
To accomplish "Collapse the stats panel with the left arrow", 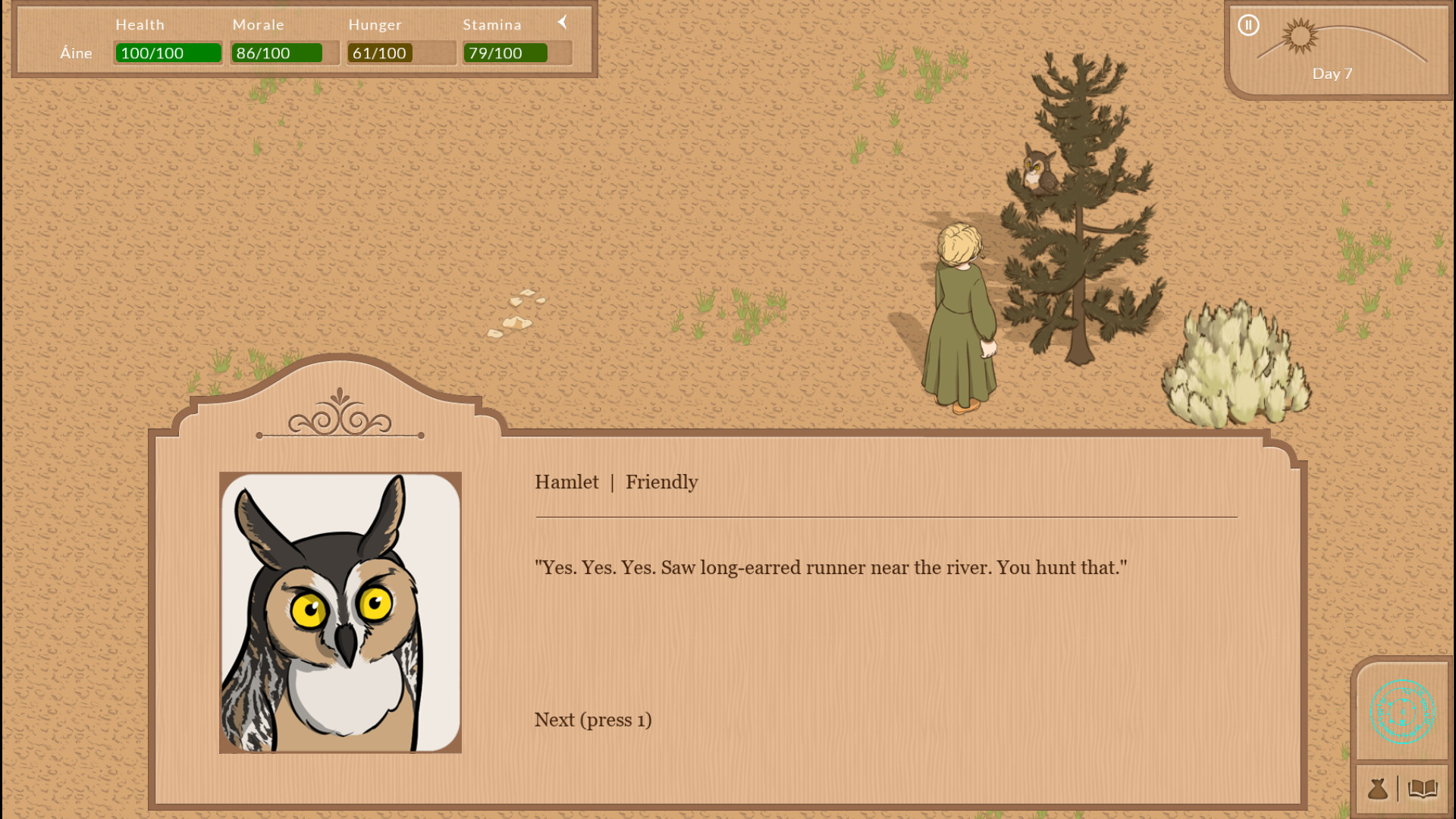I will pos(562,22).
